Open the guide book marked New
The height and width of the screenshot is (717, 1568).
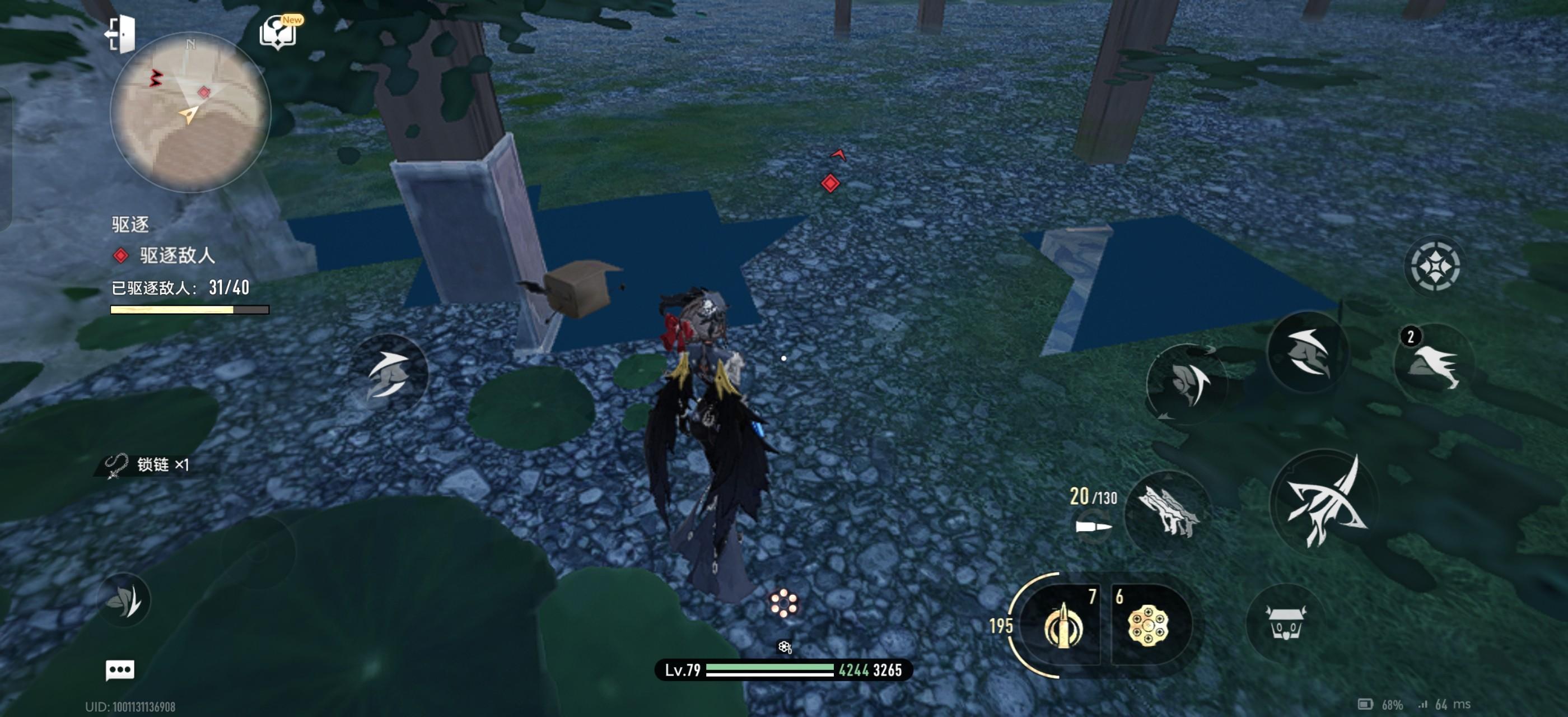(x=278, y=32)
